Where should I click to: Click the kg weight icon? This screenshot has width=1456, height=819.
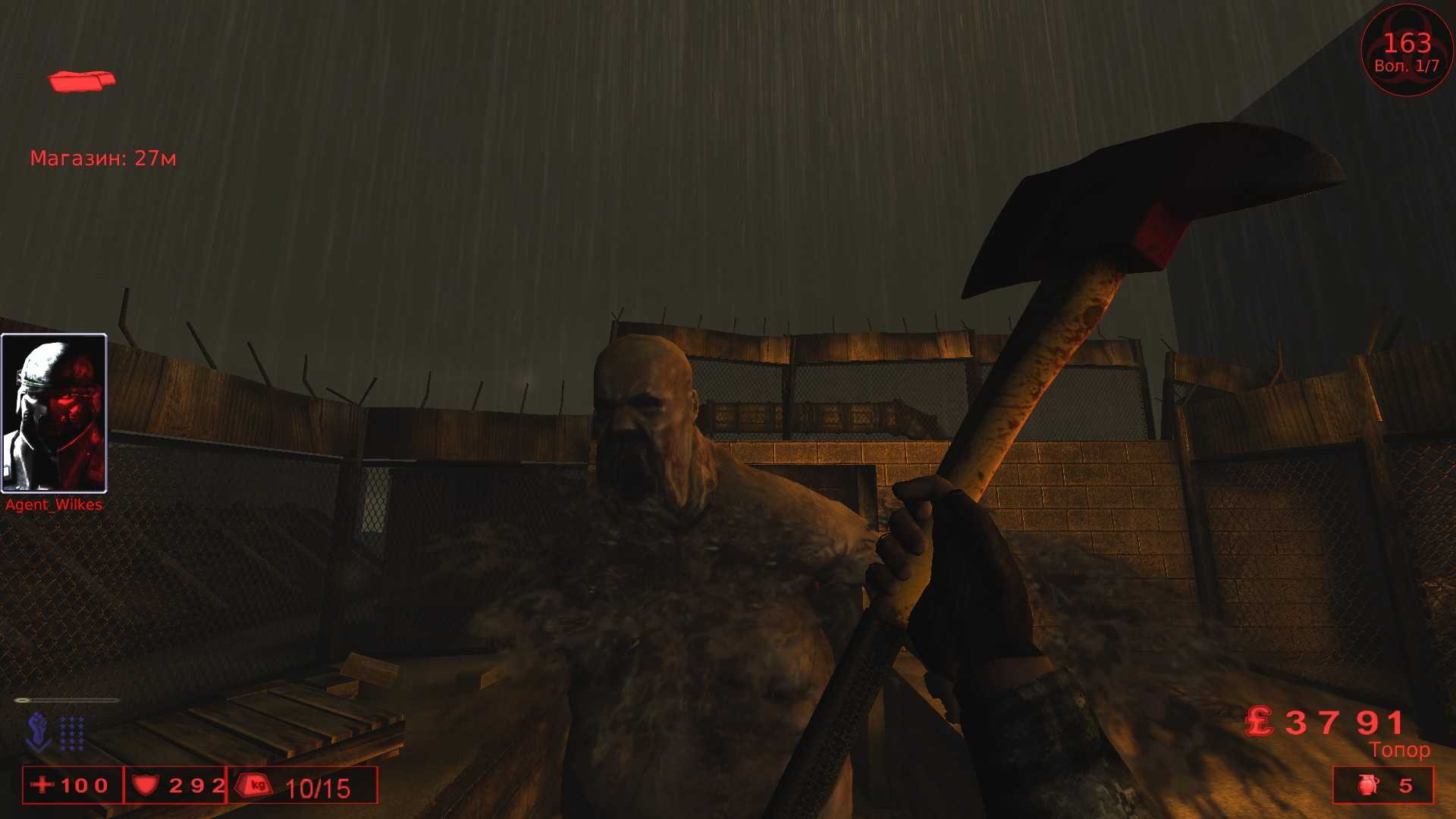(254, 785)
